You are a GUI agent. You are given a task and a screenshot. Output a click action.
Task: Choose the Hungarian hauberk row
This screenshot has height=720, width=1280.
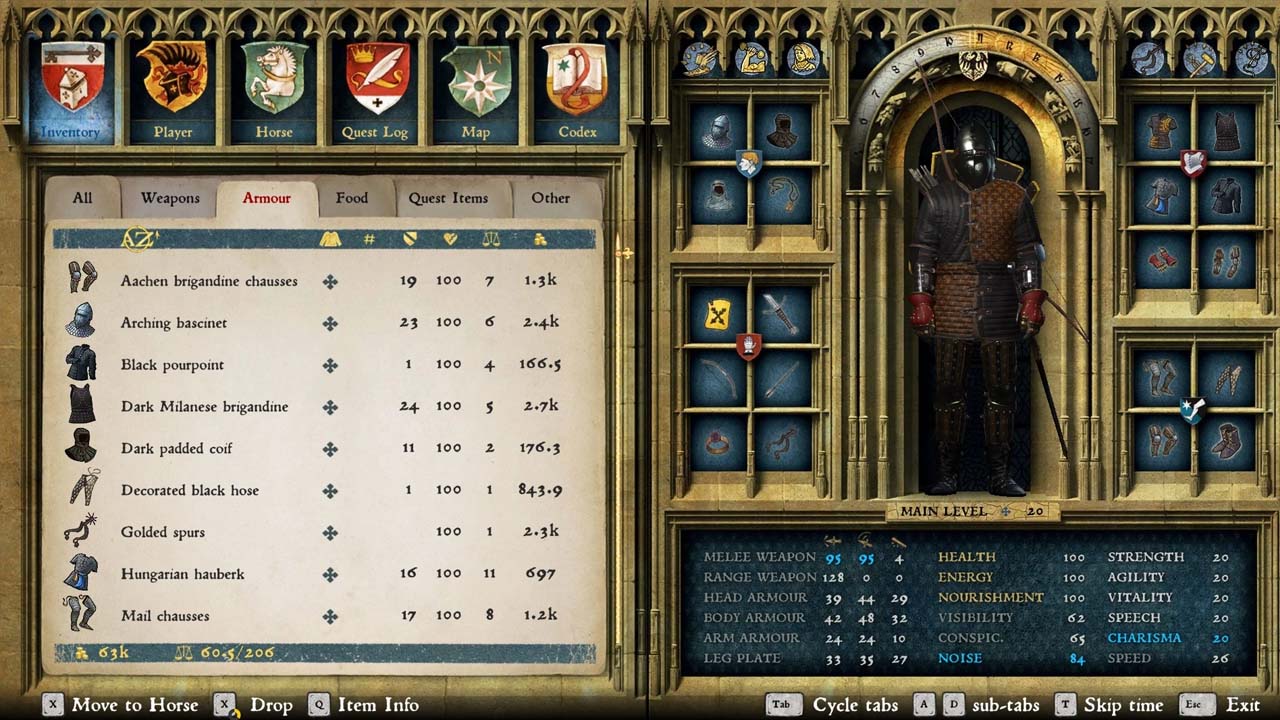(182, 574)
